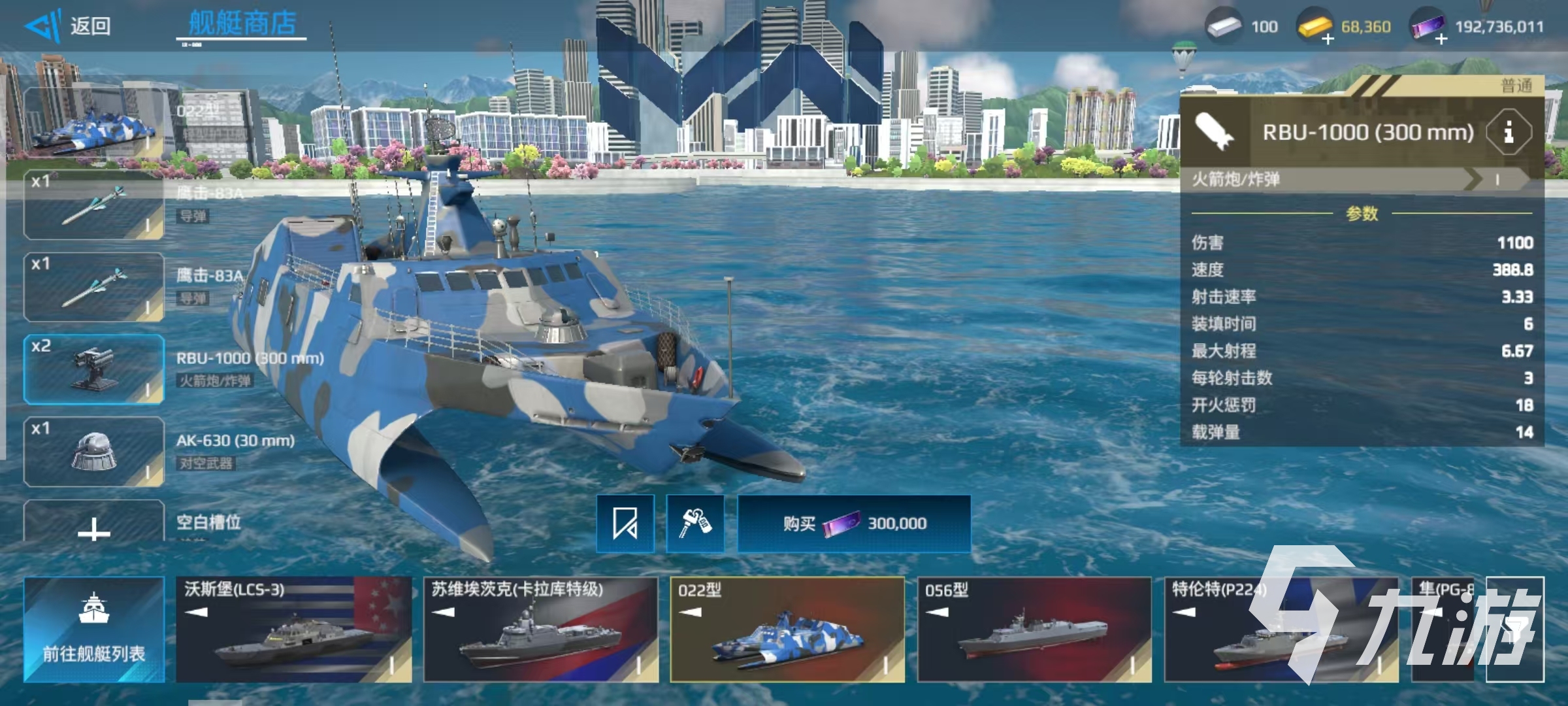Add gold bars with the plus icon
This screenshot has height=706, width=1568.
click(1328, 39)
